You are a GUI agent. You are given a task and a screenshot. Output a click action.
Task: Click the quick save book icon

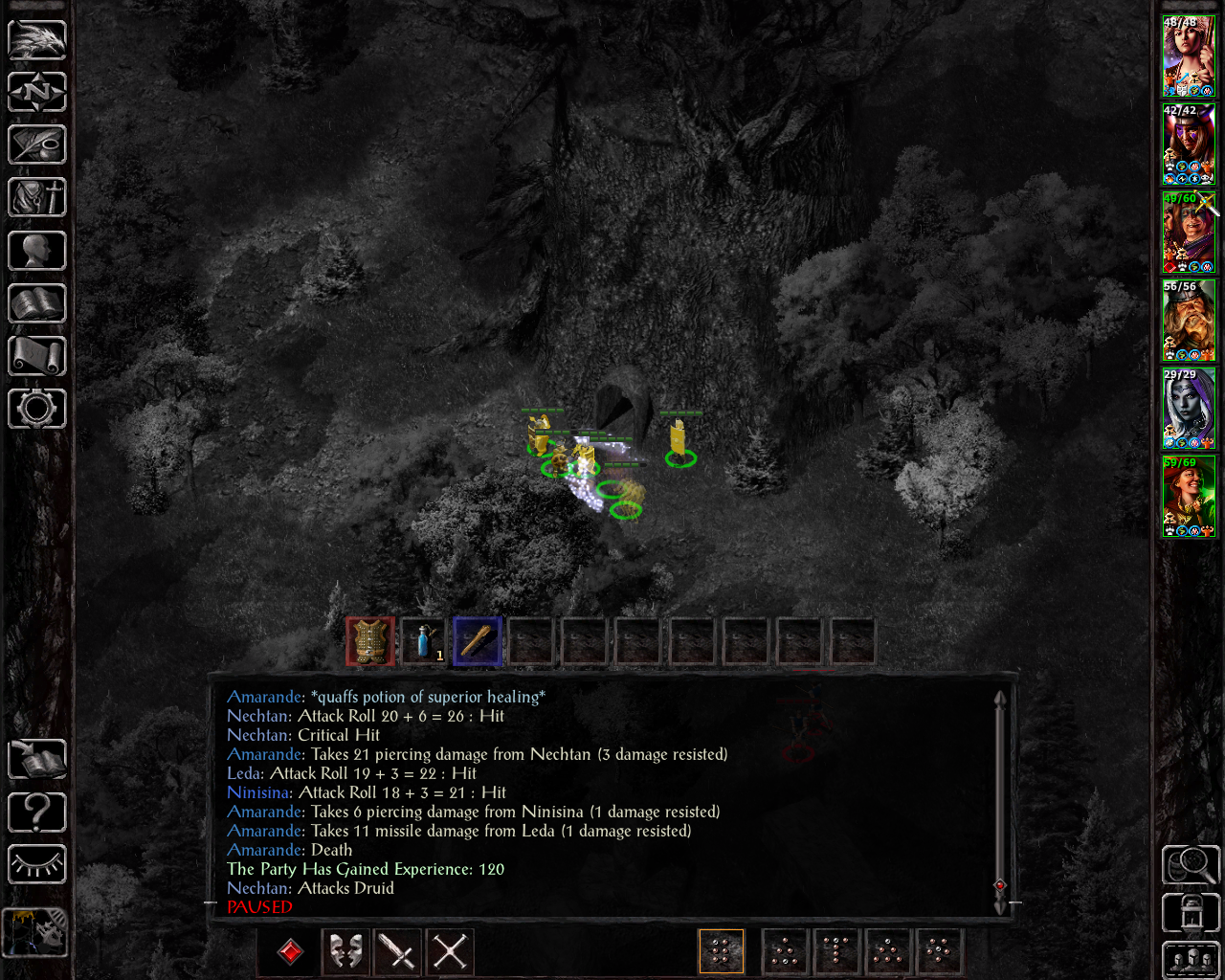(37, 760)
